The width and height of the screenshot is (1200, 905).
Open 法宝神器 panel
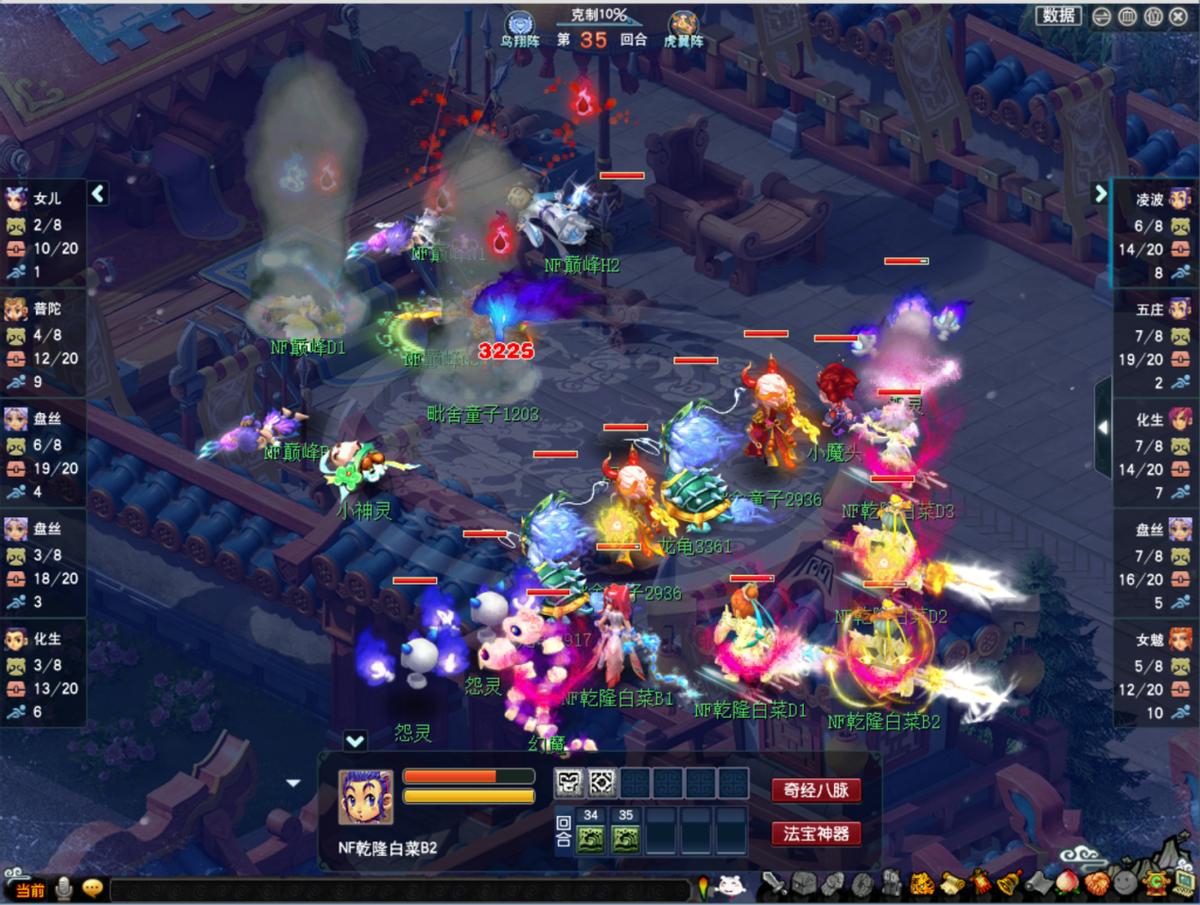[x=816, y=833]
